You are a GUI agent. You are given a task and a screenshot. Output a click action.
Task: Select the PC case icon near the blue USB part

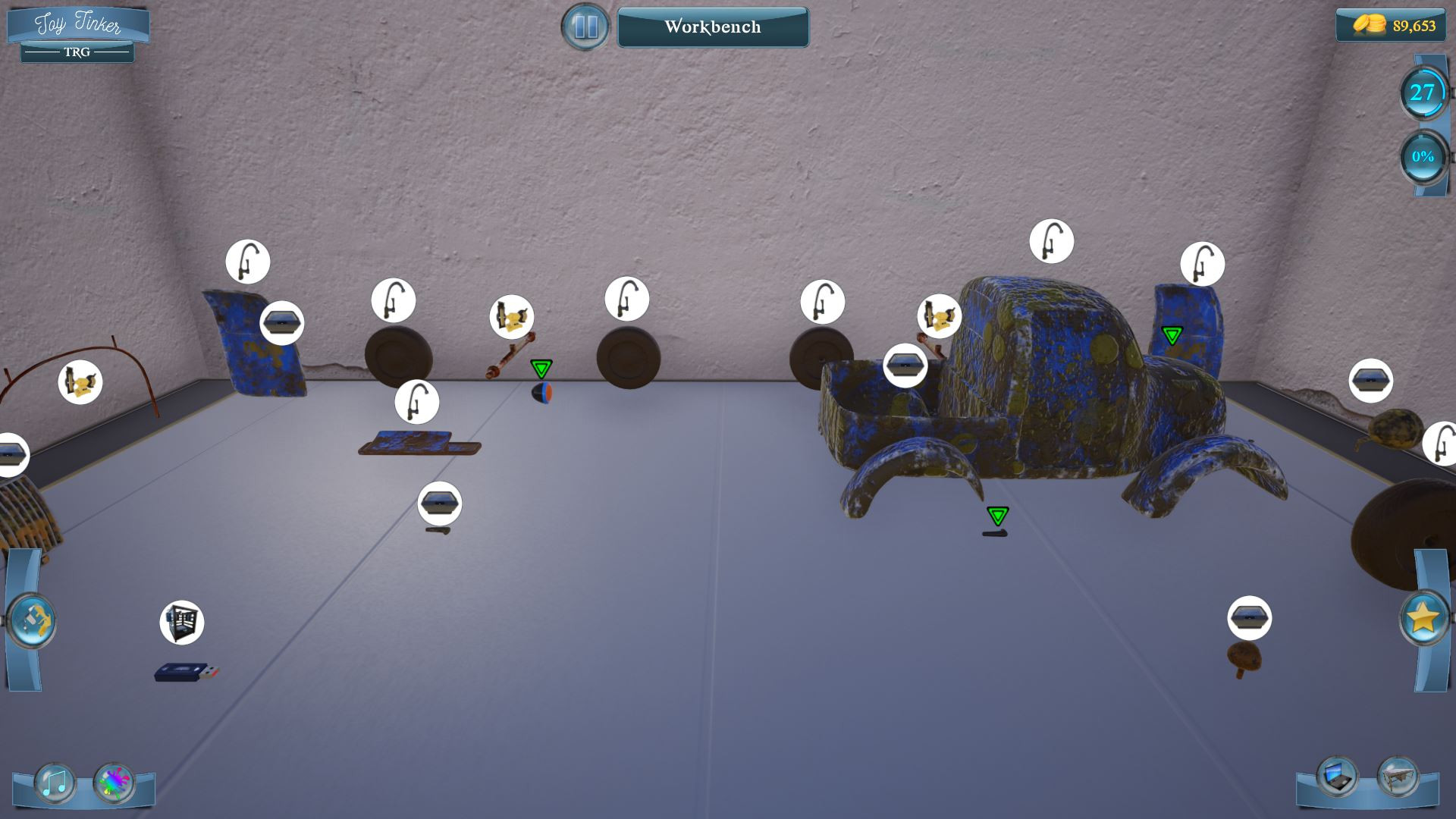click(181, 622)
